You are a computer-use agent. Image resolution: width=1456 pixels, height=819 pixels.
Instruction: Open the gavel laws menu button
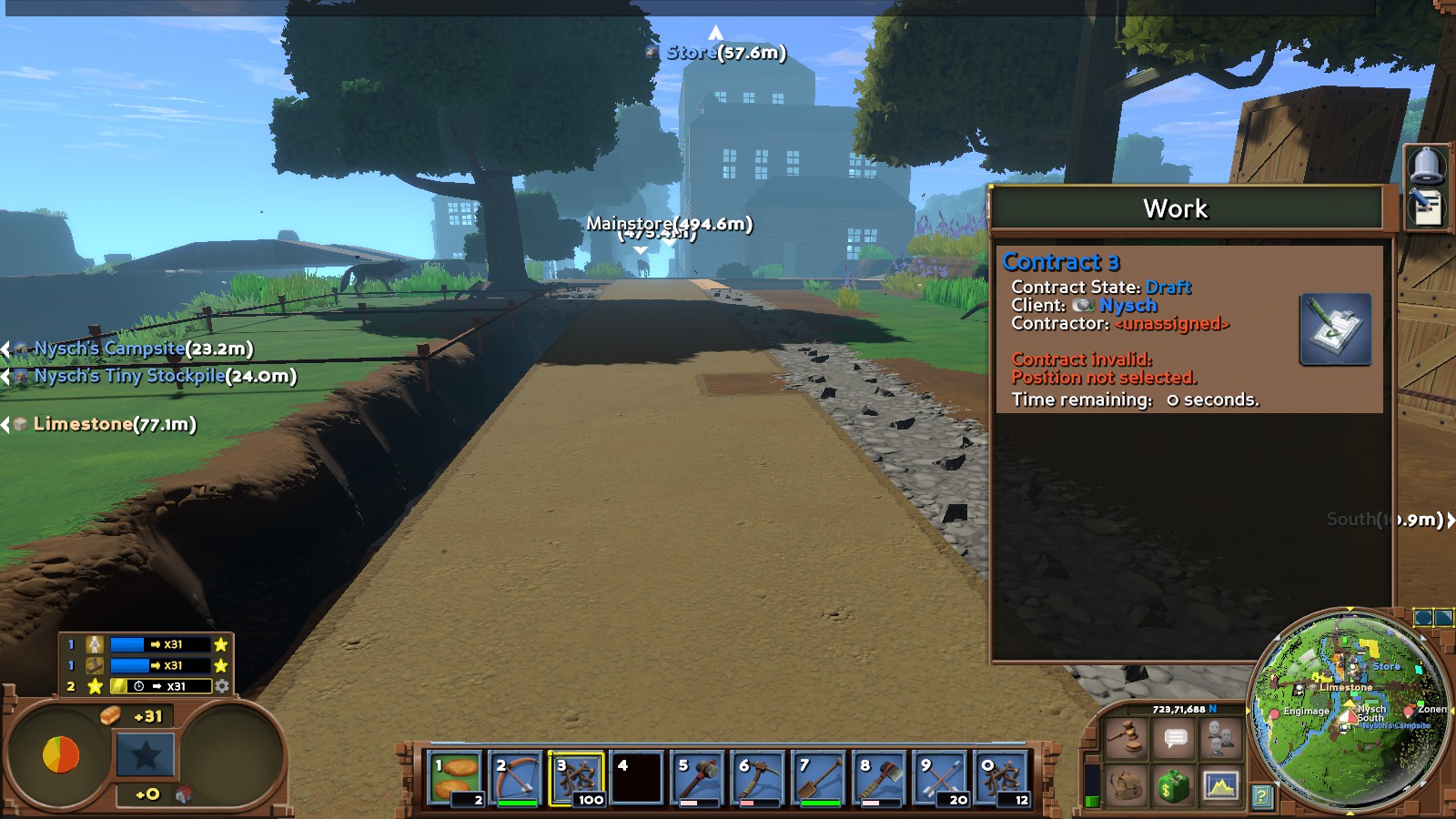tap(1127, 736)
